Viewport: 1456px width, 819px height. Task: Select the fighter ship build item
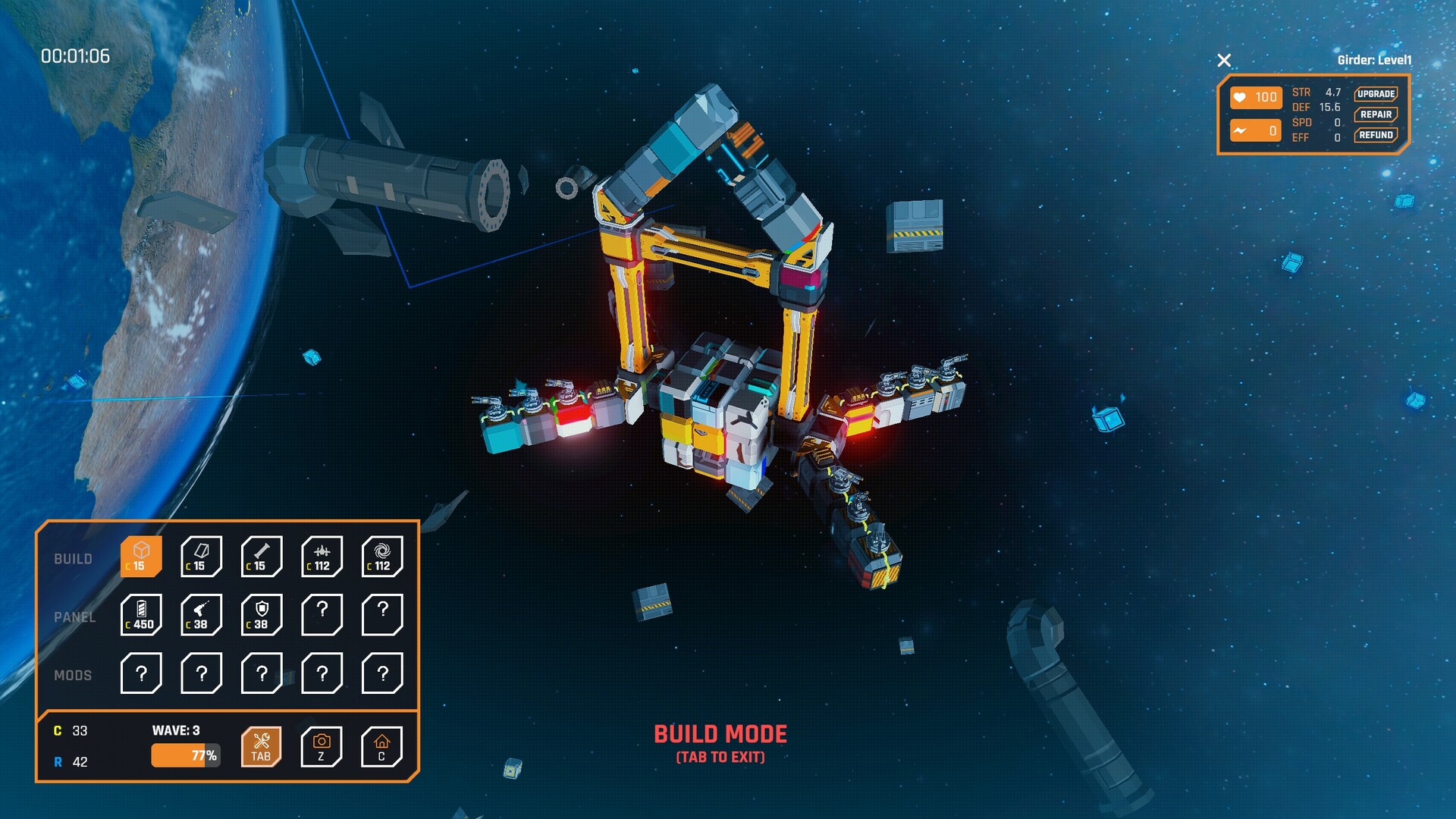(x=322, y=557)
